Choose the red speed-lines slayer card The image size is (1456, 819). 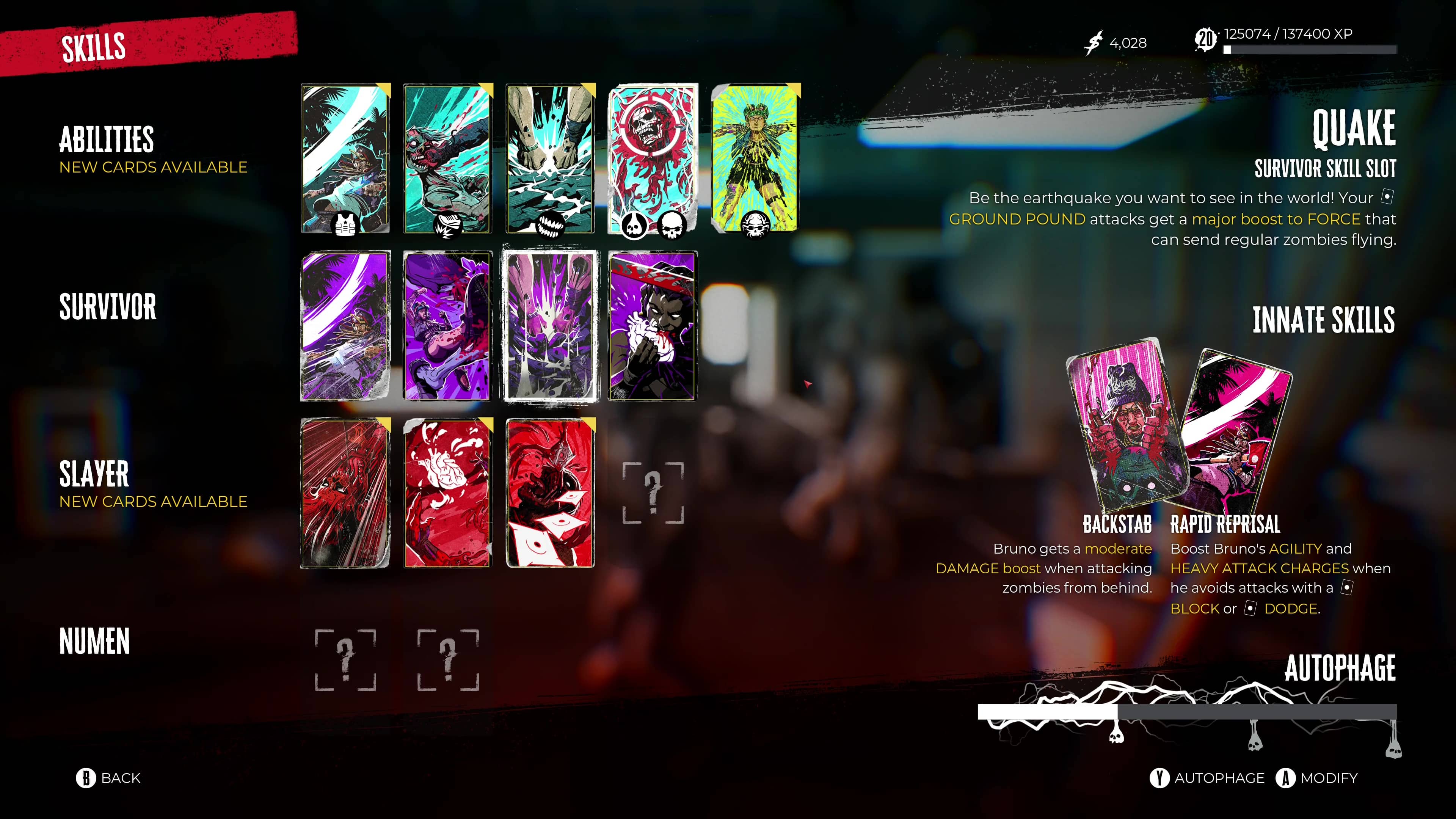[345, 493]
